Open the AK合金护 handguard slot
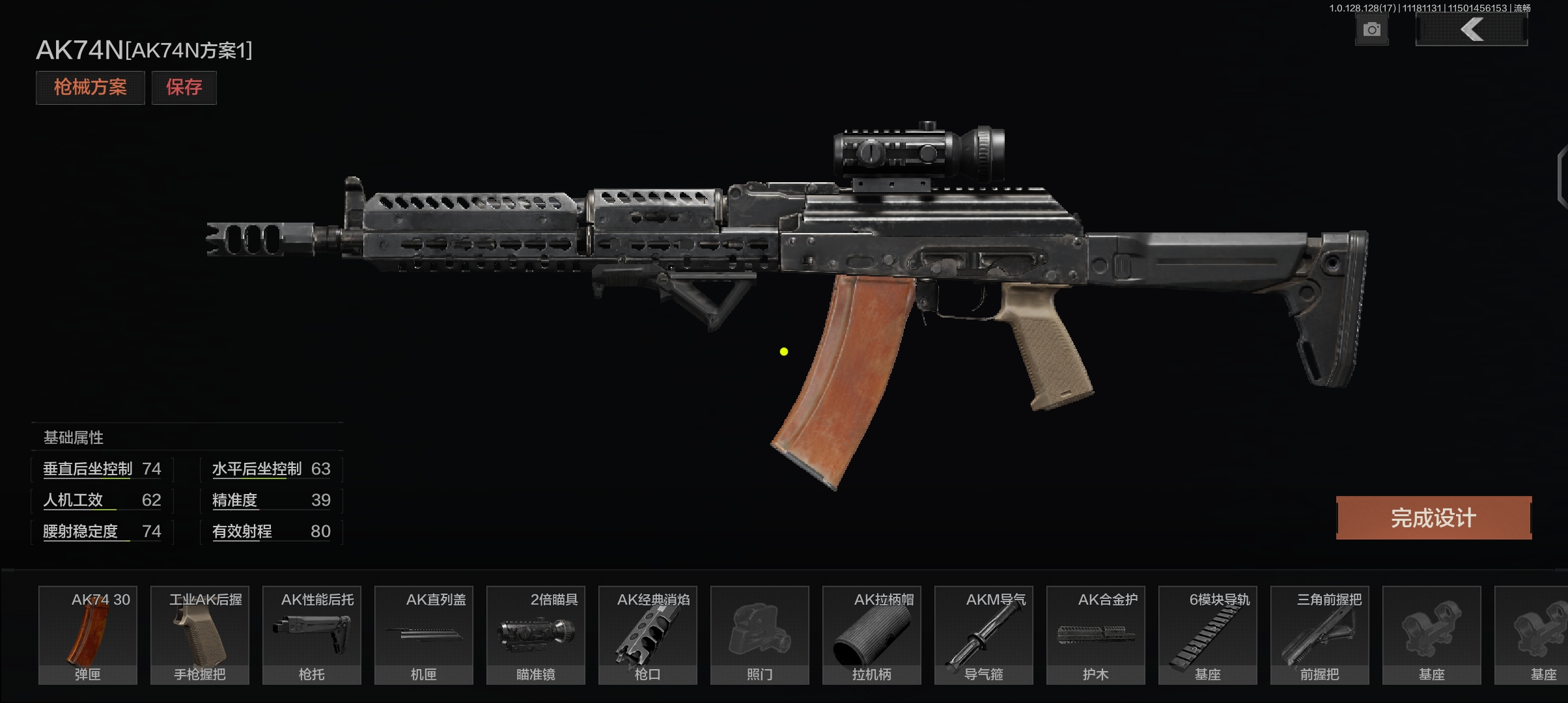 point(1096,635)
